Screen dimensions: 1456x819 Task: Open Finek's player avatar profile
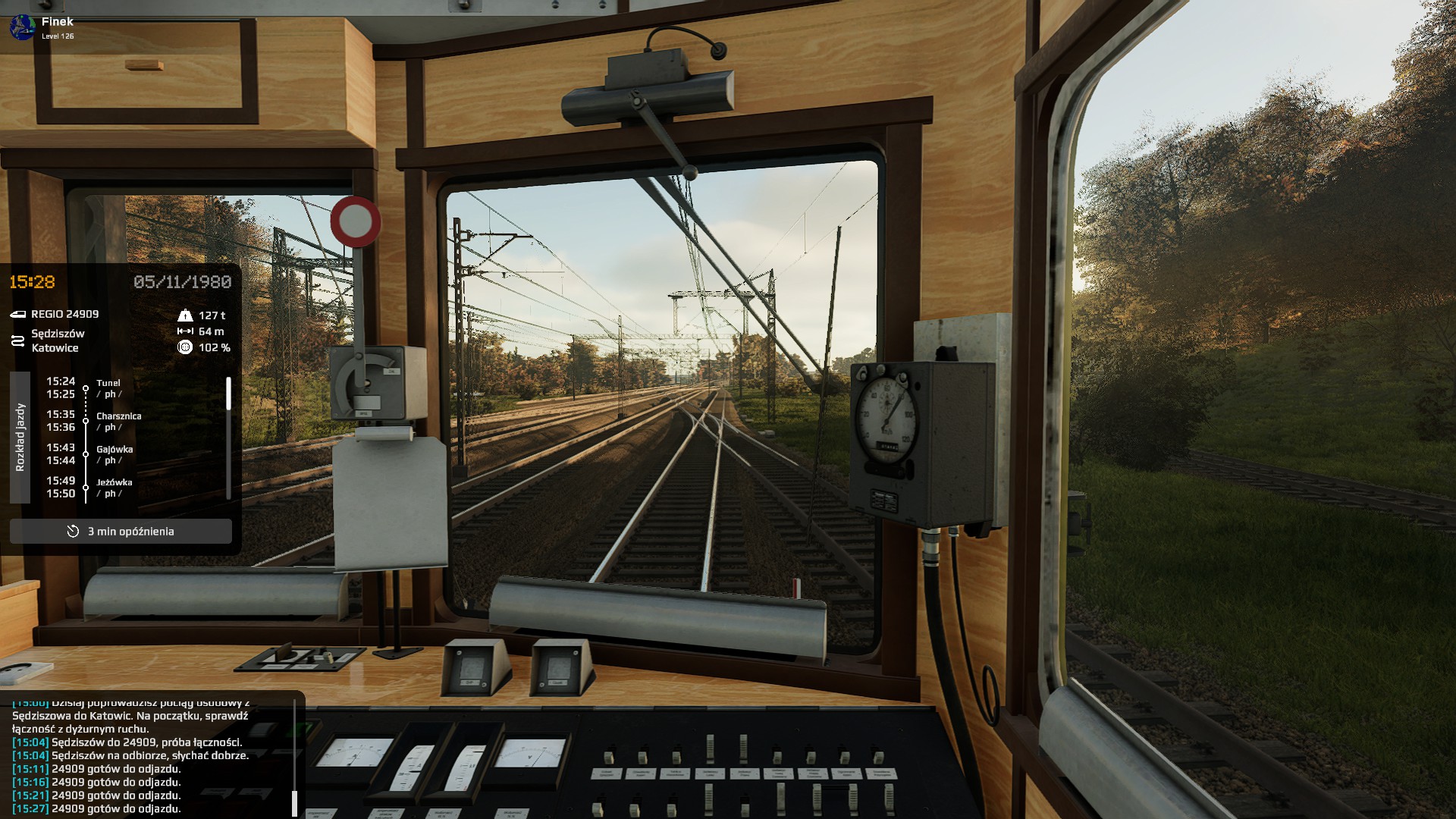(x=22, y=27)
